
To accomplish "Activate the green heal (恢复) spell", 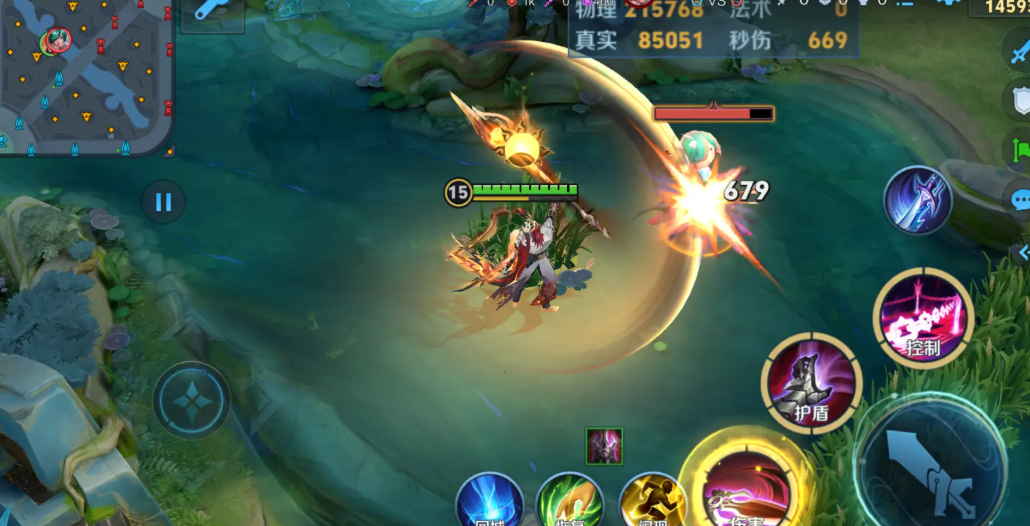I will point(570,502).
